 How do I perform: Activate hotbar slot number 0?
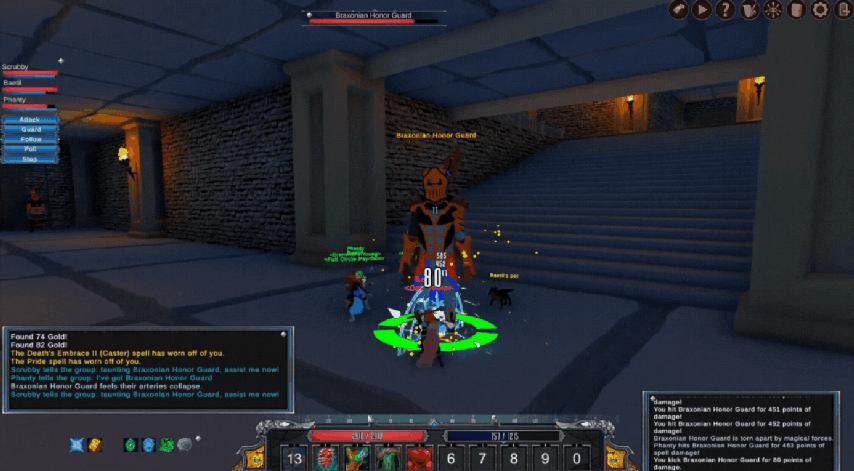(x=576, y=458)
